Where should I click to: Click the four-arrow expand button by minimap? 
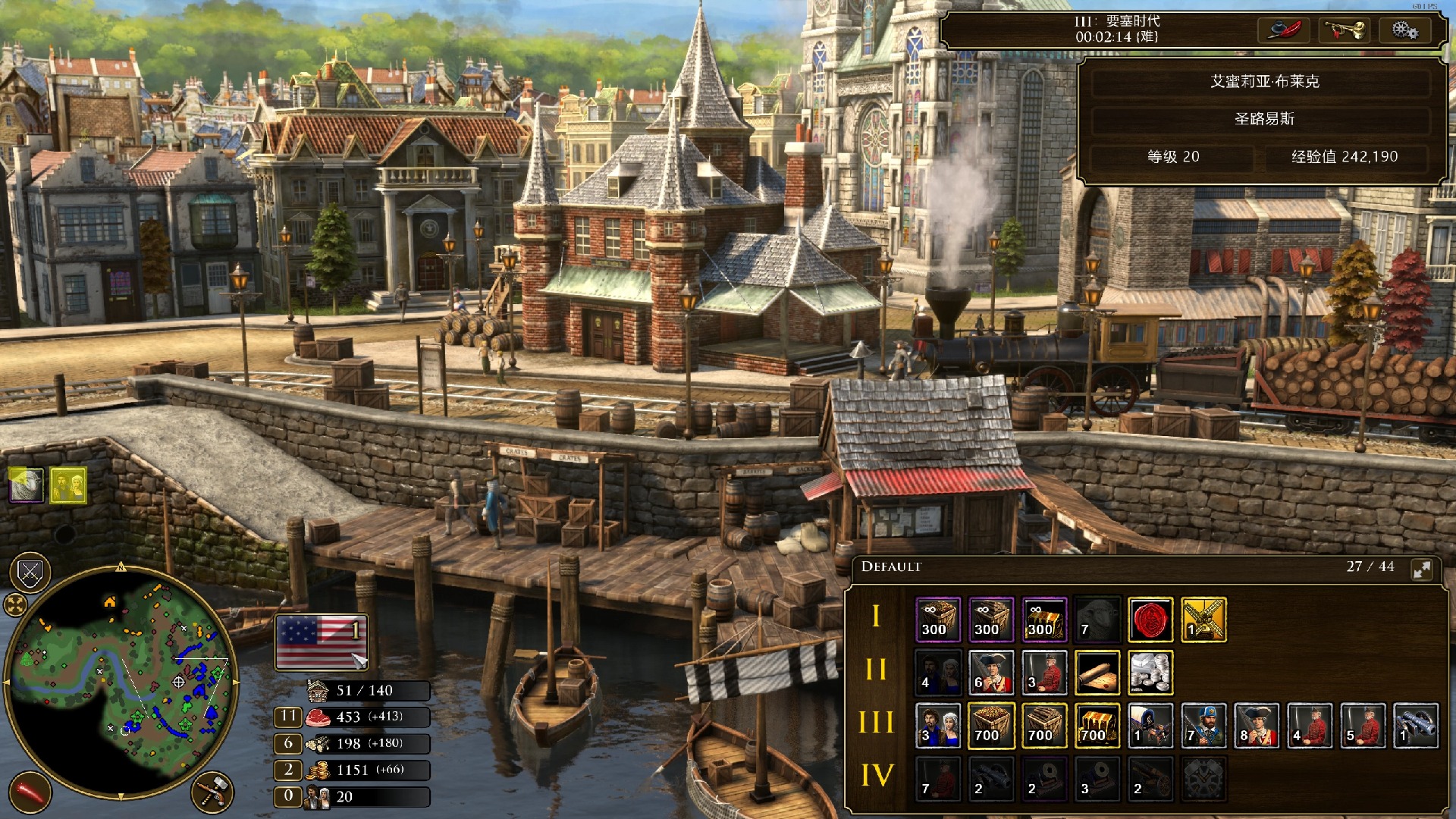pos(15,604)
